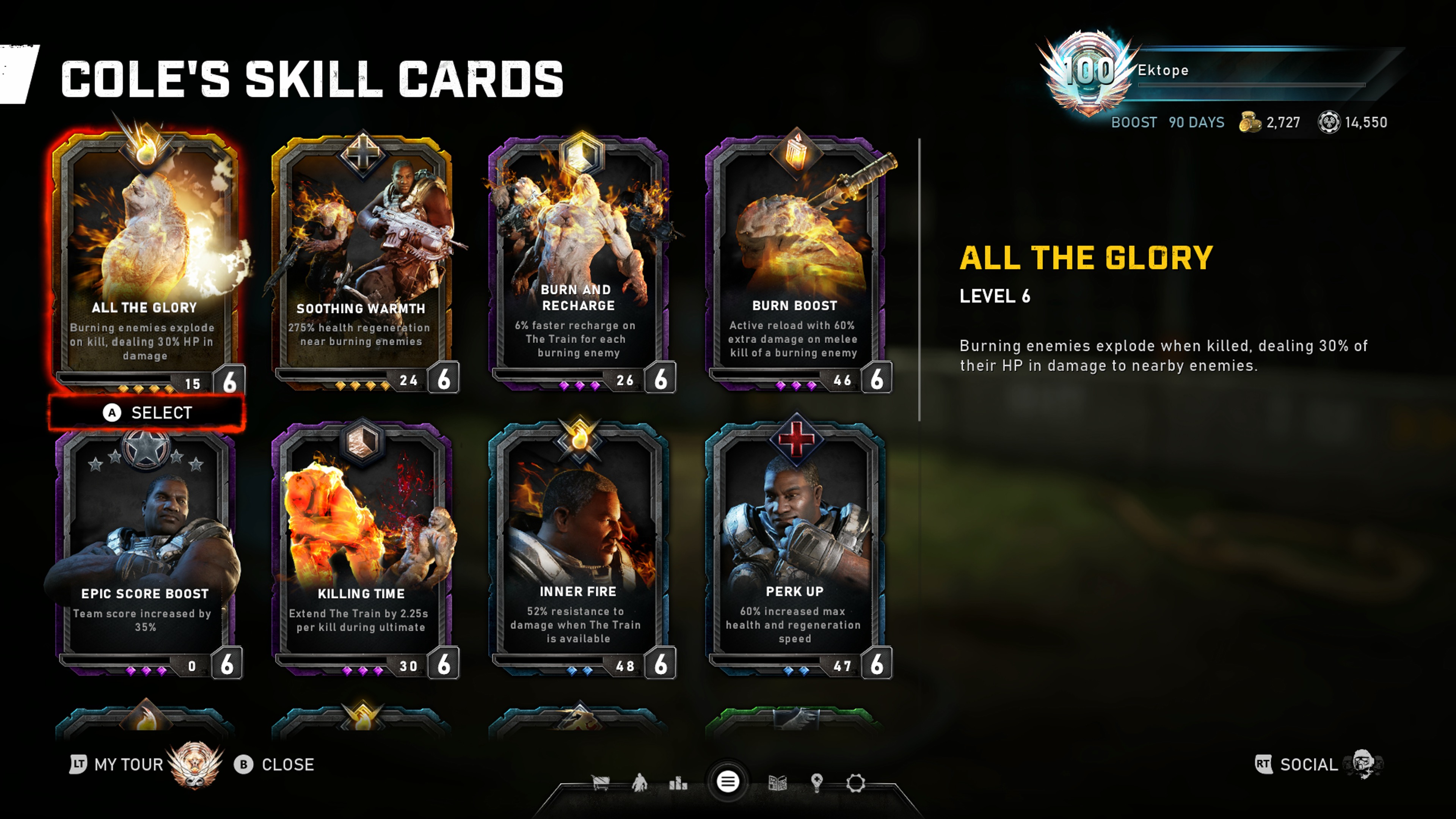The image size is (1456, 819).
Task: Open the store via shopping cart icon
Action: [600, 783]
